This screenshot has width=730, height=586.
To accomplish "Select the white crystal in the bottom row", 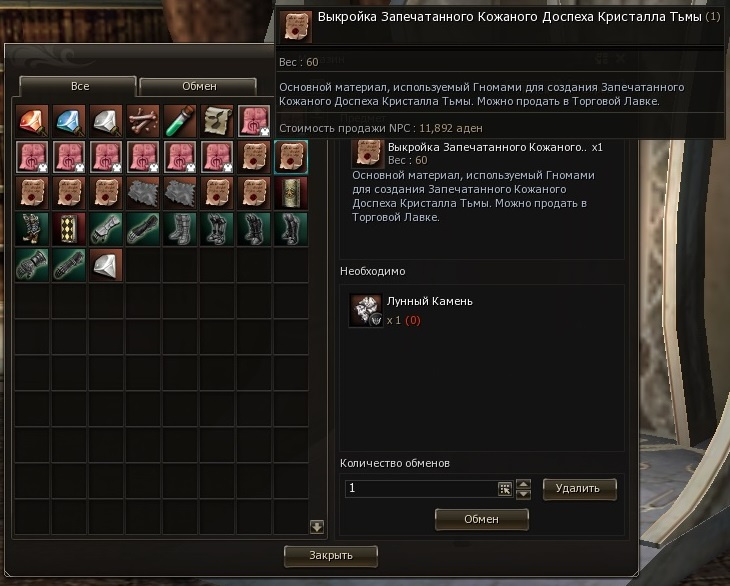I will point(106,266).
